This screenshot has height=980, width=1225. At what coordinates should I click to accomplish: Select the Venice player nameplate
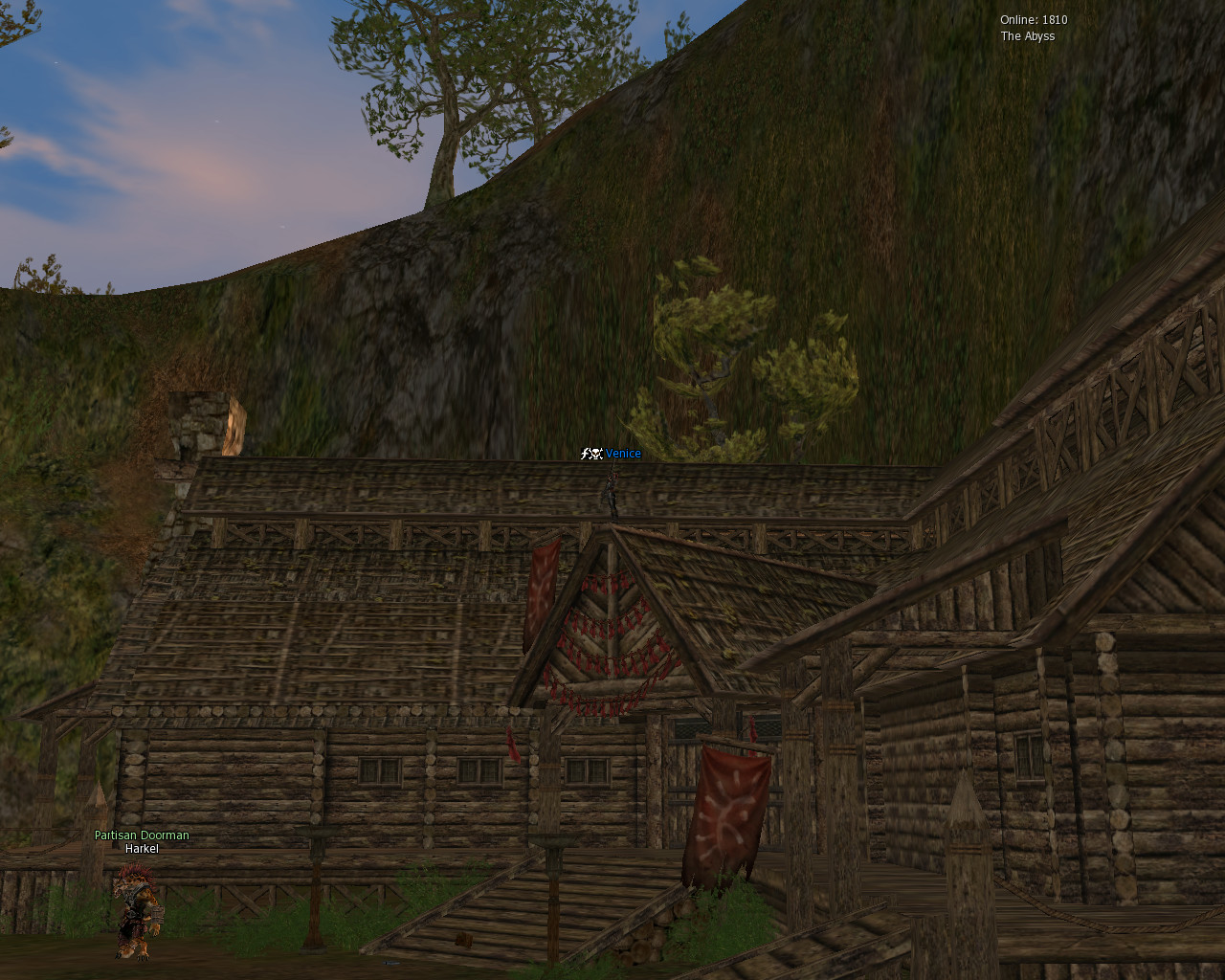point(622,454)
